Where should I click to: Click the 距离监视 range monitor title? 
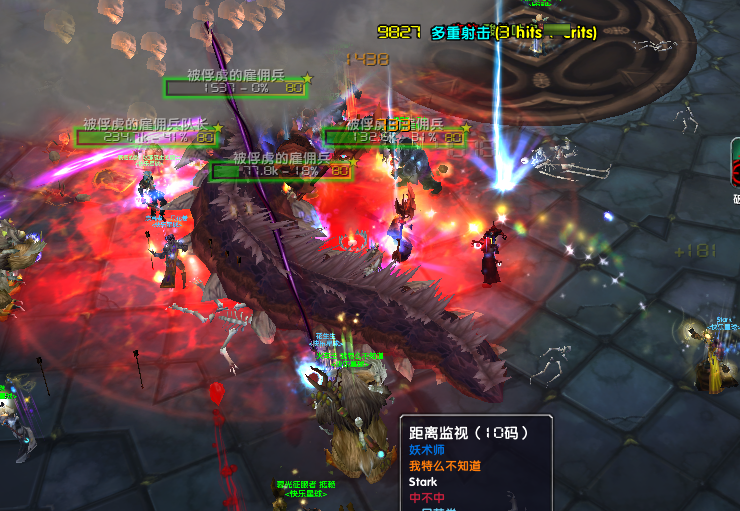click(x=467, y=433)
